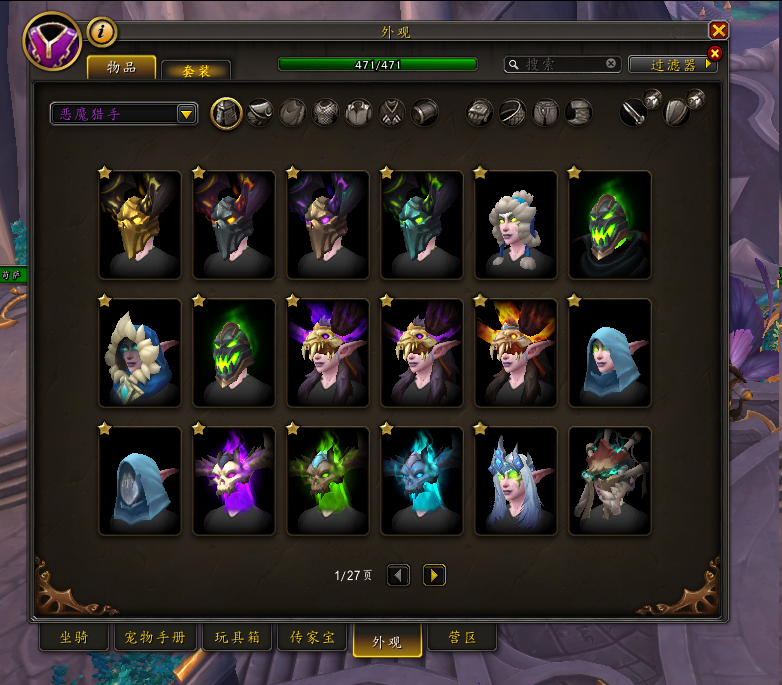Switch to the 套装 sets tab
Viewport: 782px width, 685px height.
[195, 71]
